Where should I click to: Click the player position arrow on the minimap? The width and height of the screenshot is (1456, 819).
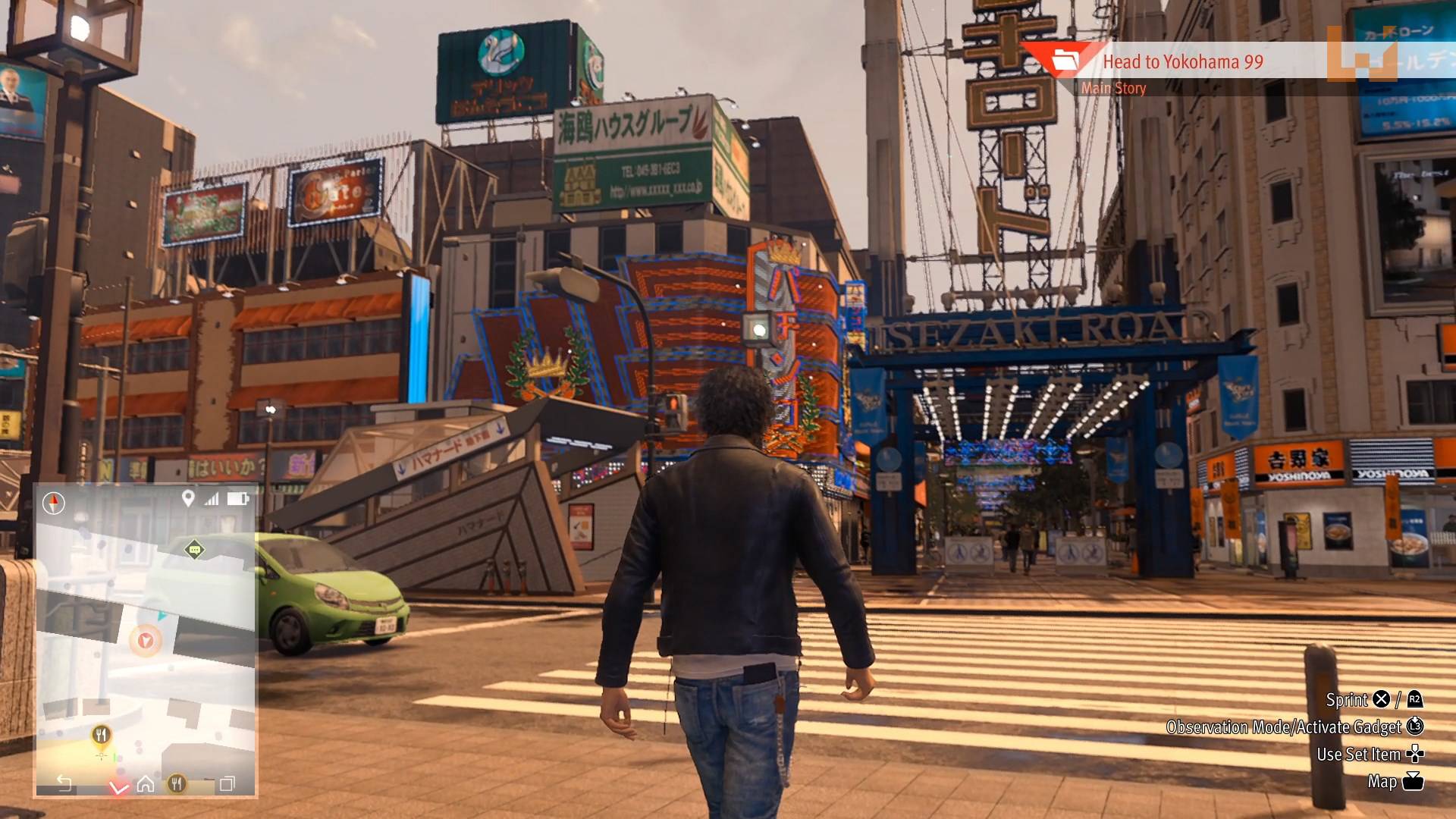click(x=146, y=641)
